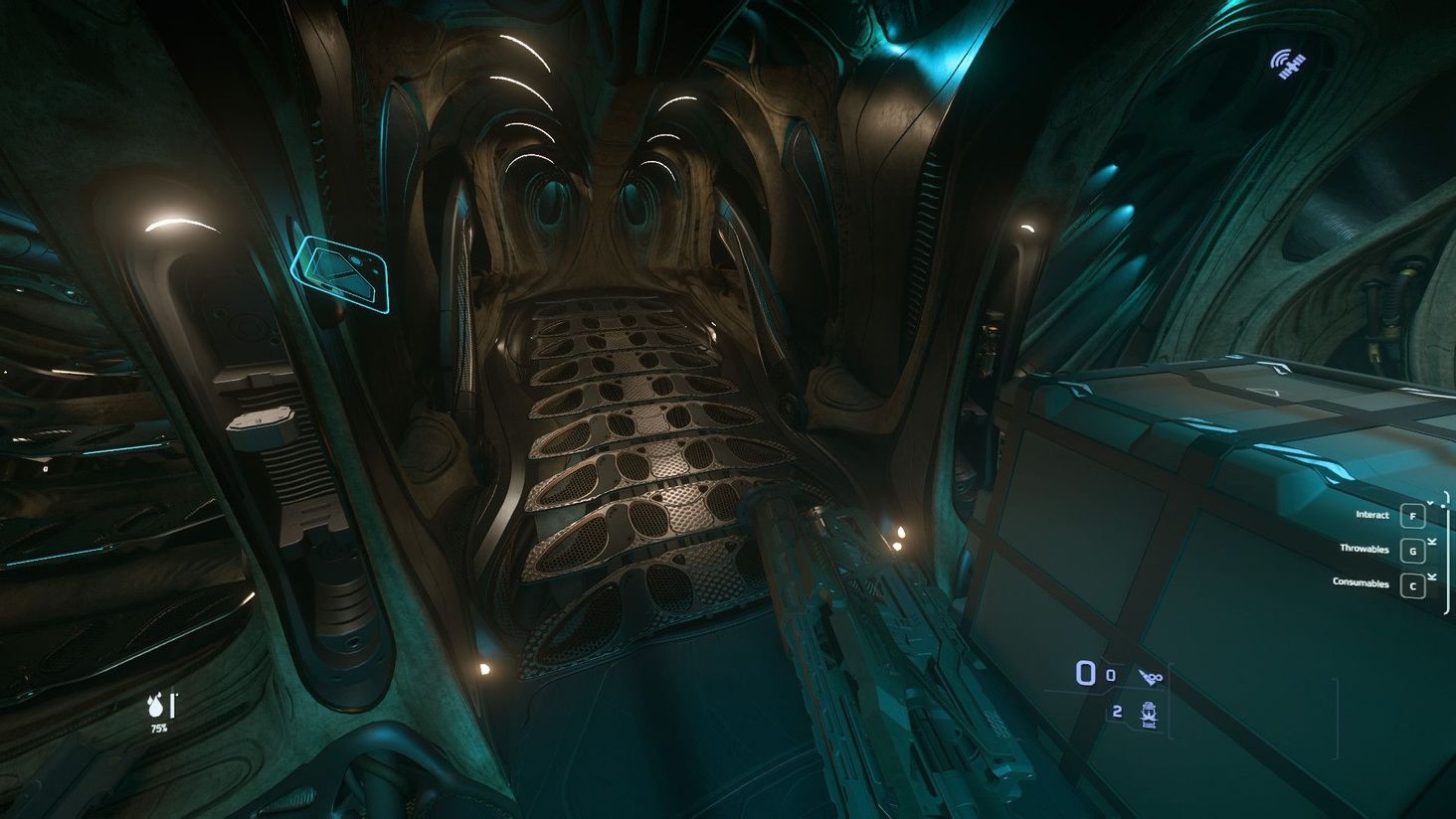Click the hydration level bar next to 75%
This screenshot has width=1456, height=819.
point(172,705)
